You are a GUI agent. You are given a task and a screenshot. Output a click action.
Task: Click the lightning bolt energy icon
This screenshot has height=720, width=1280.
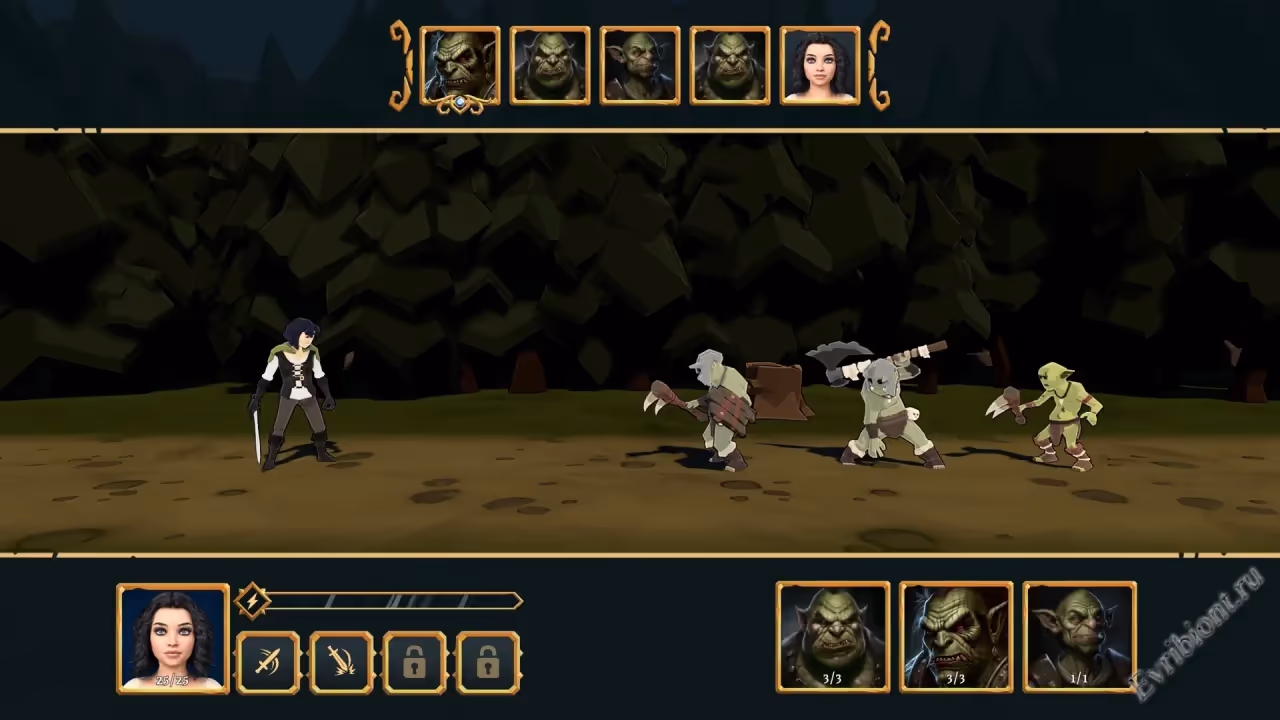[x=253, y=601]
